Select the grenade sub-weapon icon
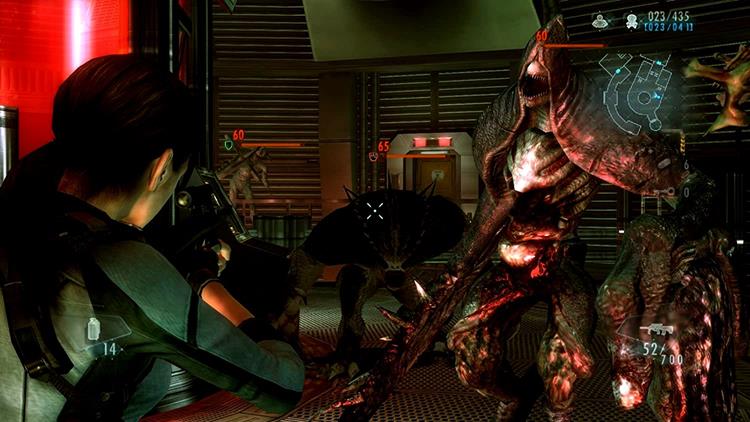This screenshot has height=422, width=750. (x=94, y=329)
